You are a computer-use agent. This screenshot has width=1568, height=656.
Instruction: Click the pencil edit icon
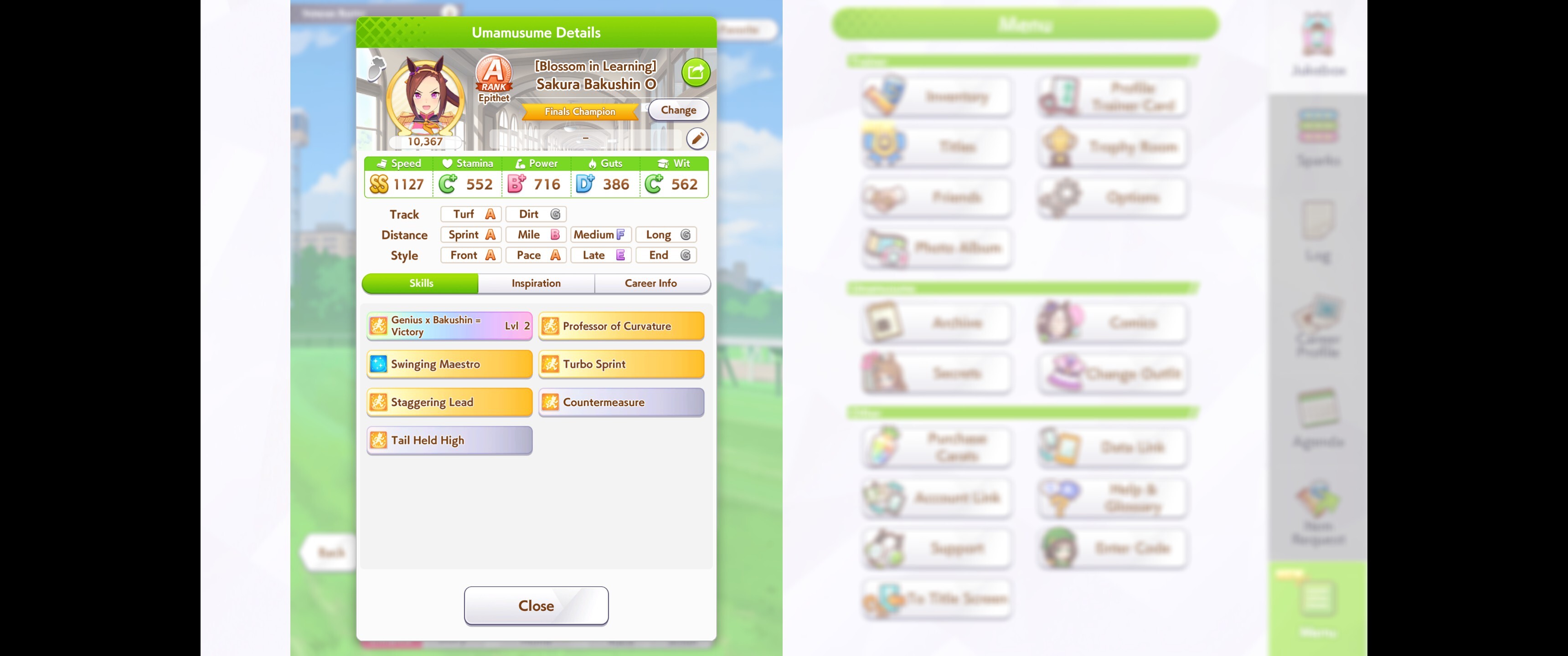coord(697,139)
